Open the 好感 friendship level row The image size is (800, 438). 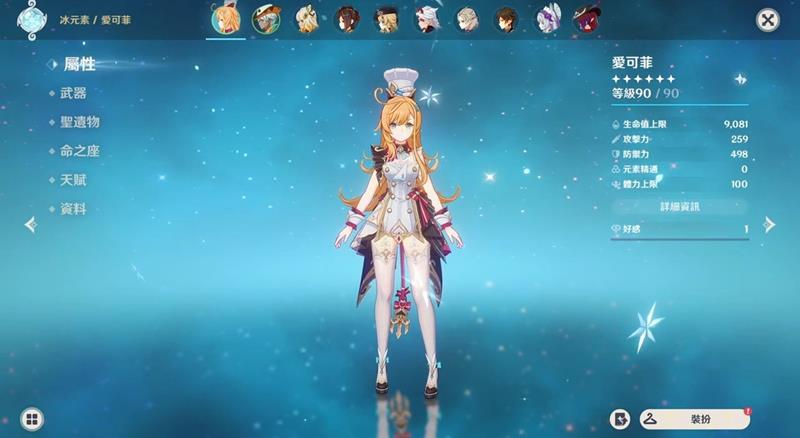[680, 230]
